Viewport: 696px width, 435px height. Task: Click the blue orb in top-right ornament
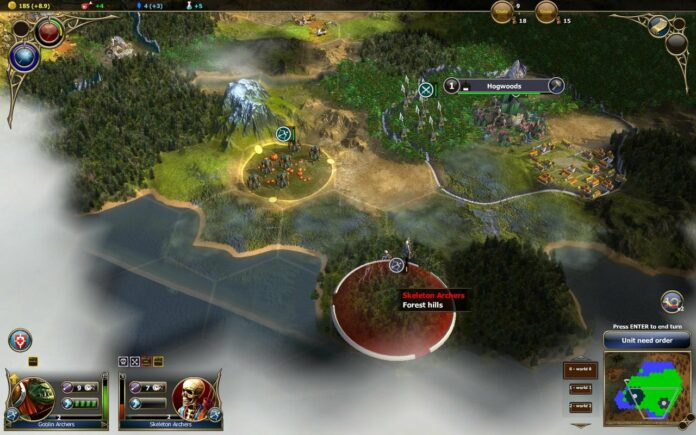click(658, 24)
